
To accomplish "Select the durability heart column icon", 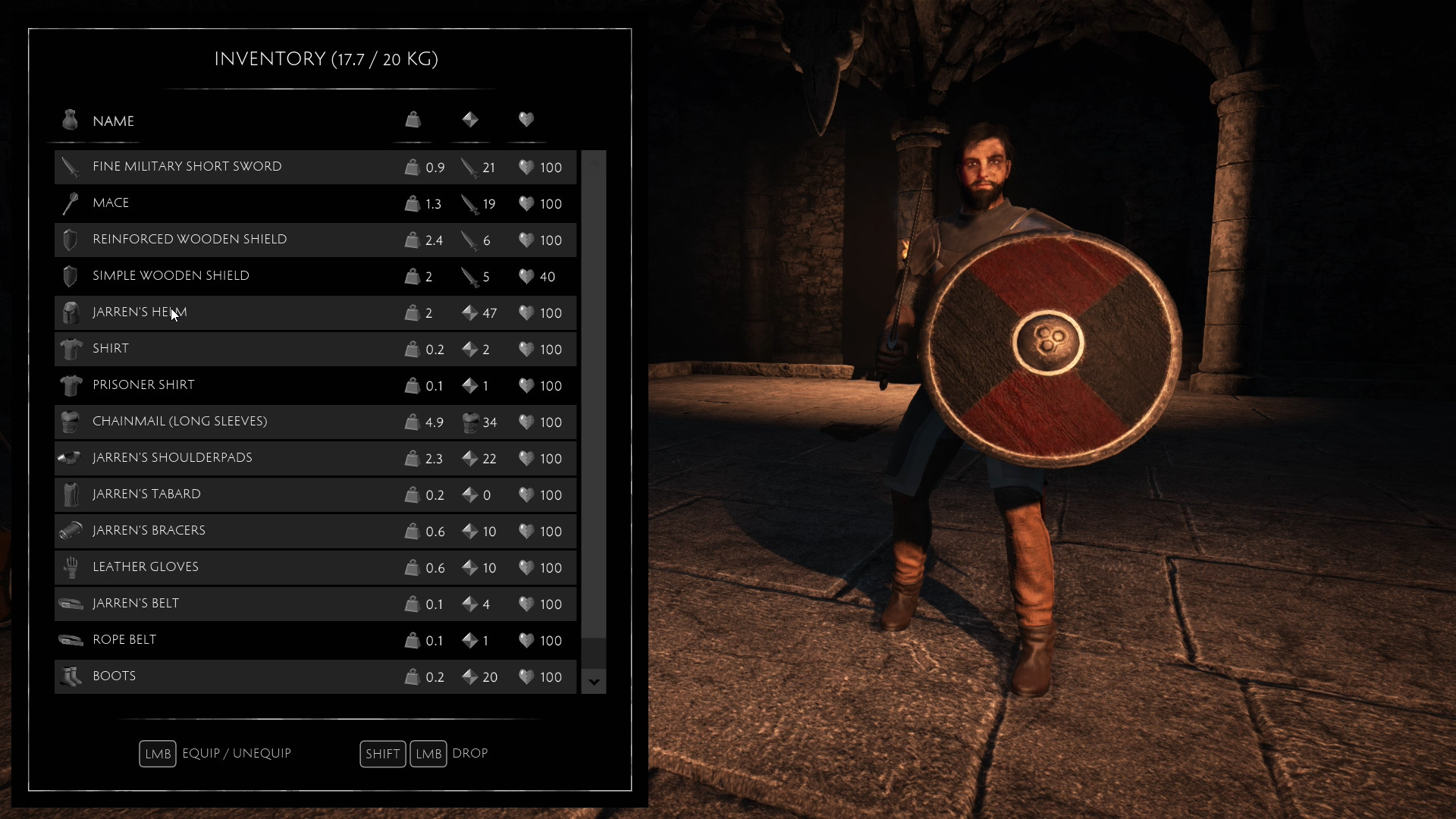I will (526, 120).
